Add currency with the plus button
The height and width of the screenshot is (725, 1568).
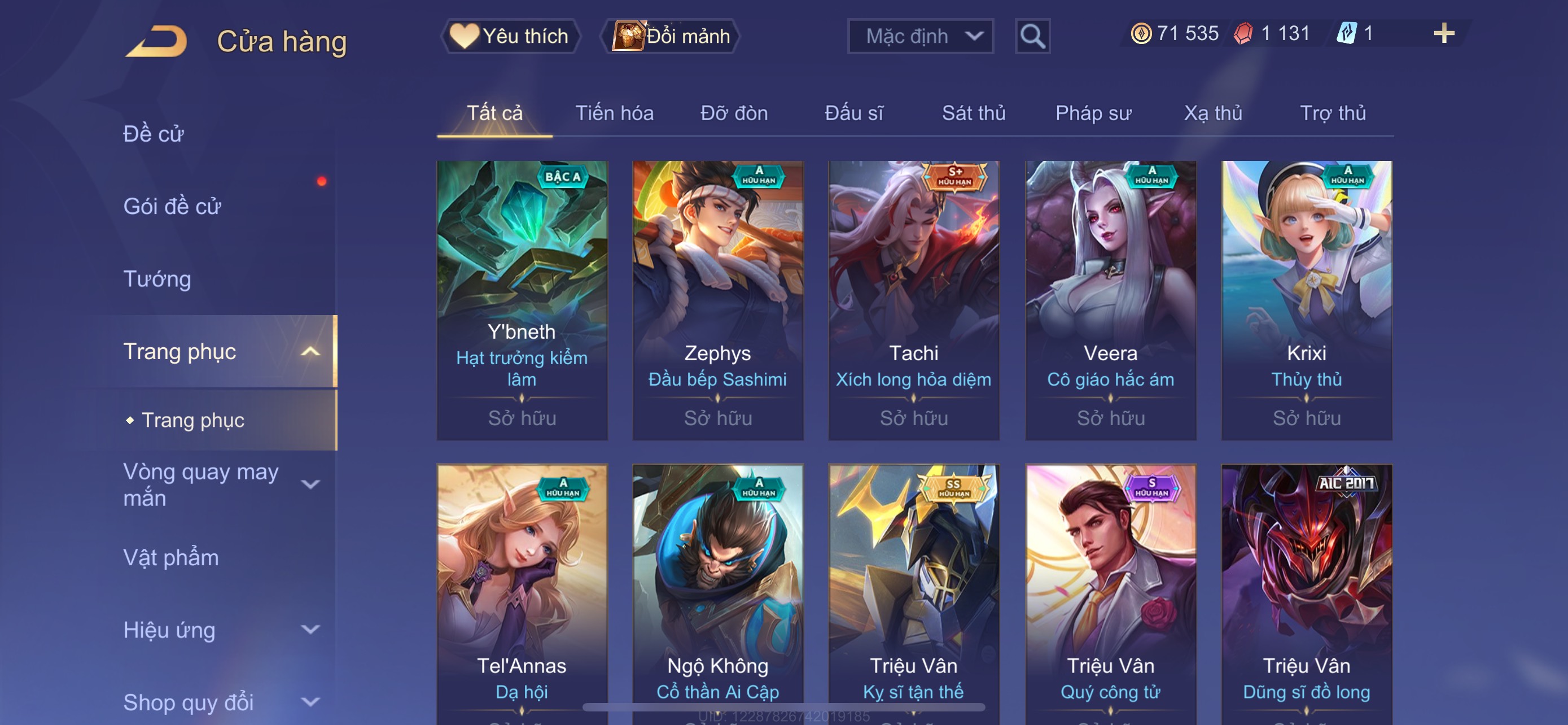1443,33
